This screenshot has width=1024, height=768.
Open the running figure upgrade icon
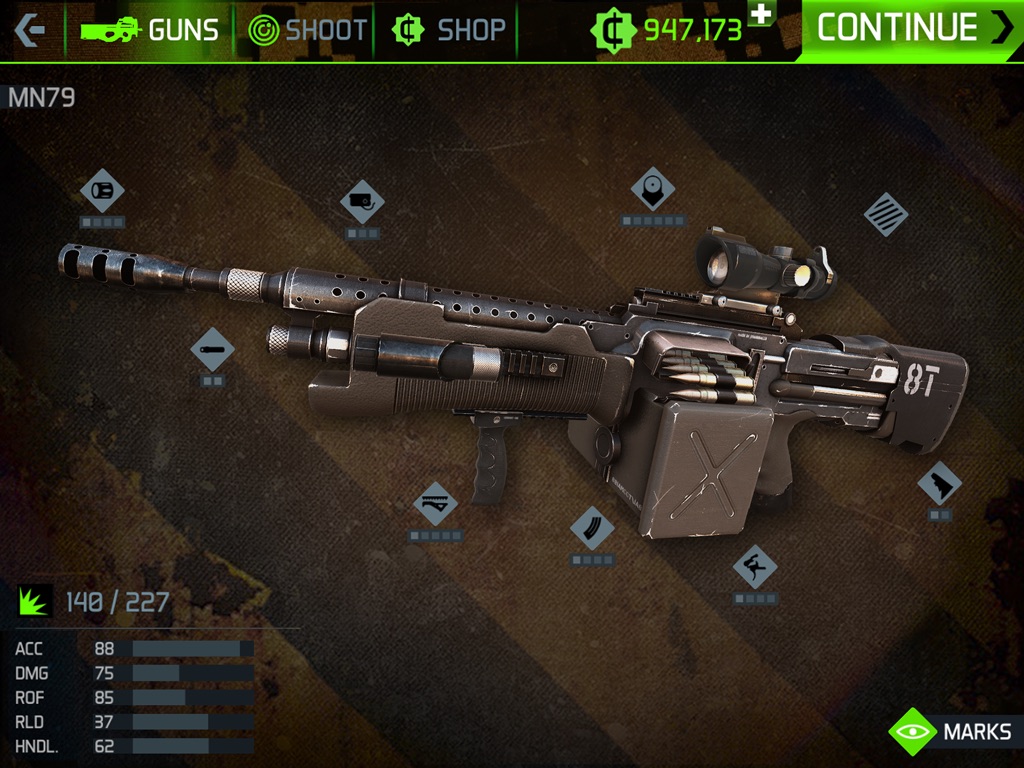tap(755, 567)
